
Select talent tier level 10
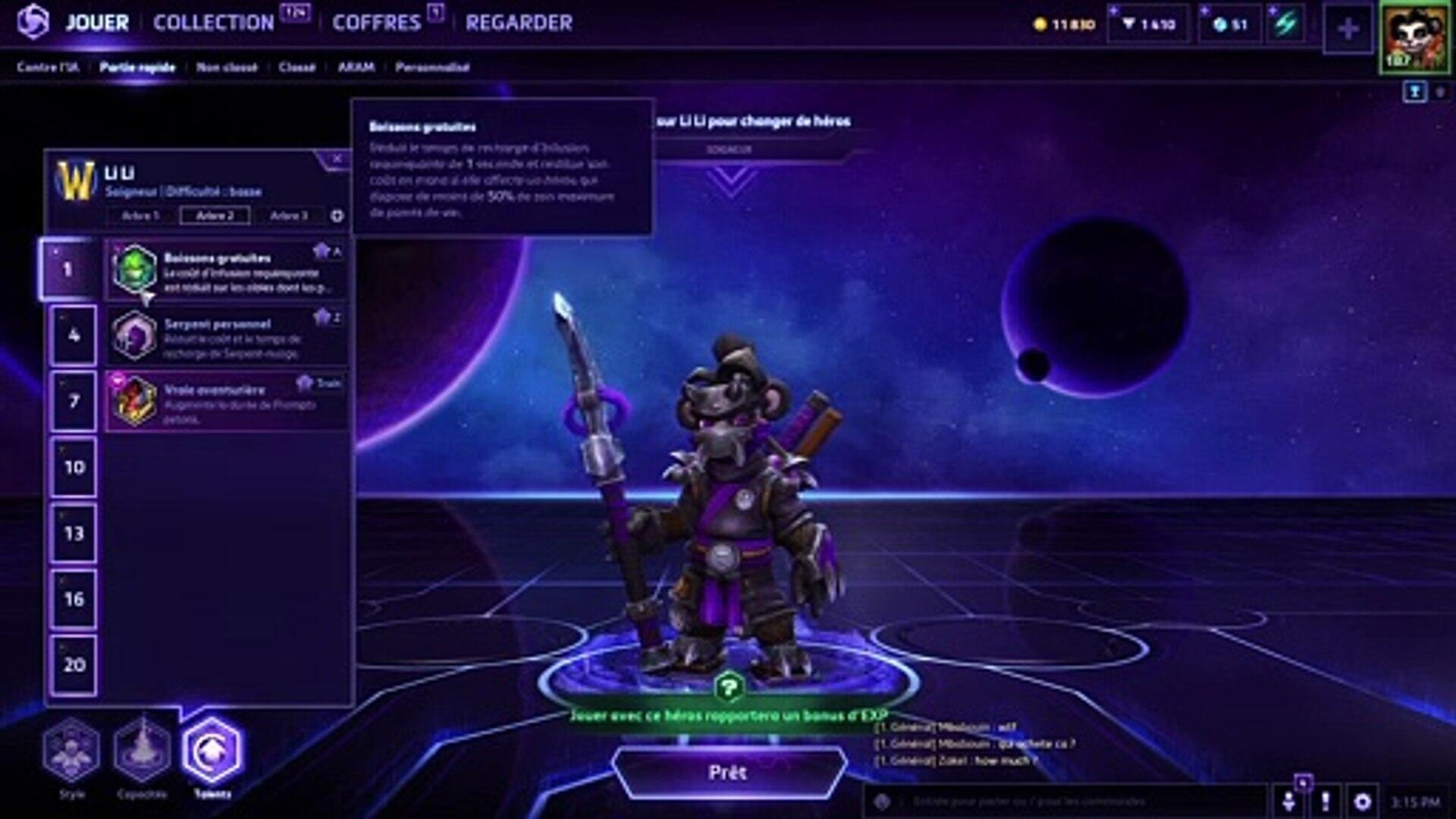coord(74,467)
